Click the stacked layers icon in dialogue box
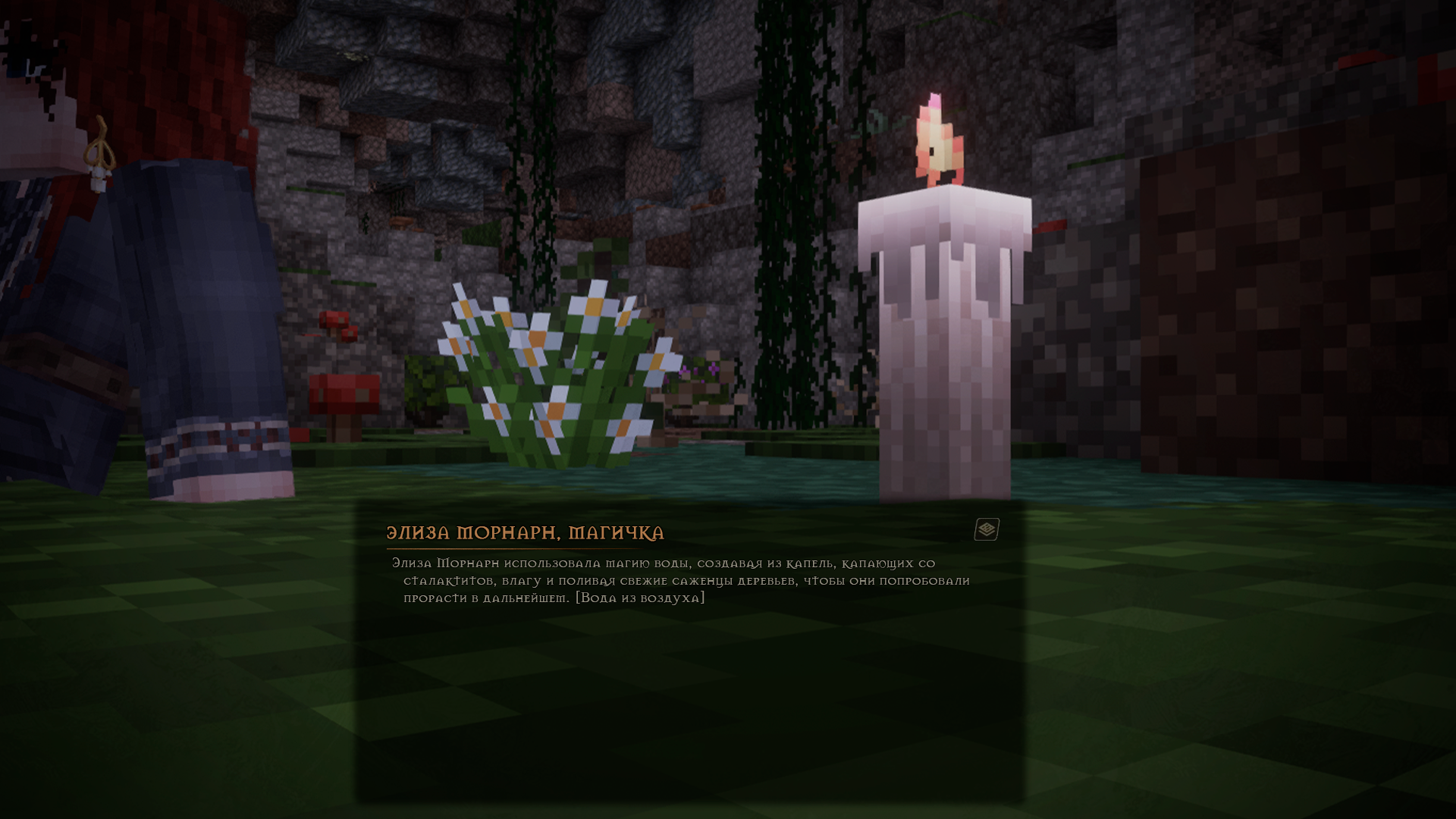The image size is (1456, 819). click(x=987, y=529)
